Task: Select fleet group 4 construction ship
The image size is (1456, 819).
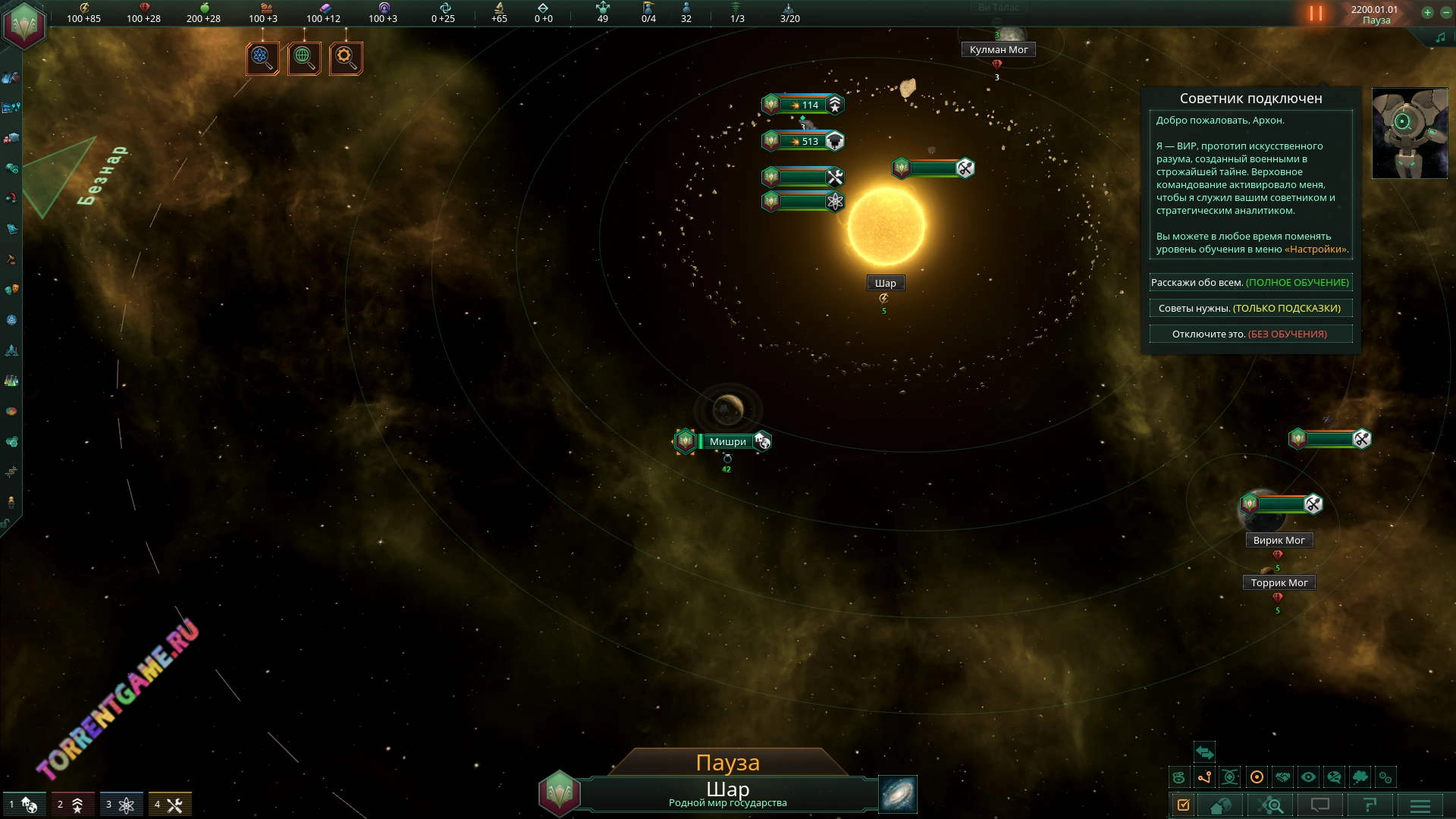Action: (170, 805)
